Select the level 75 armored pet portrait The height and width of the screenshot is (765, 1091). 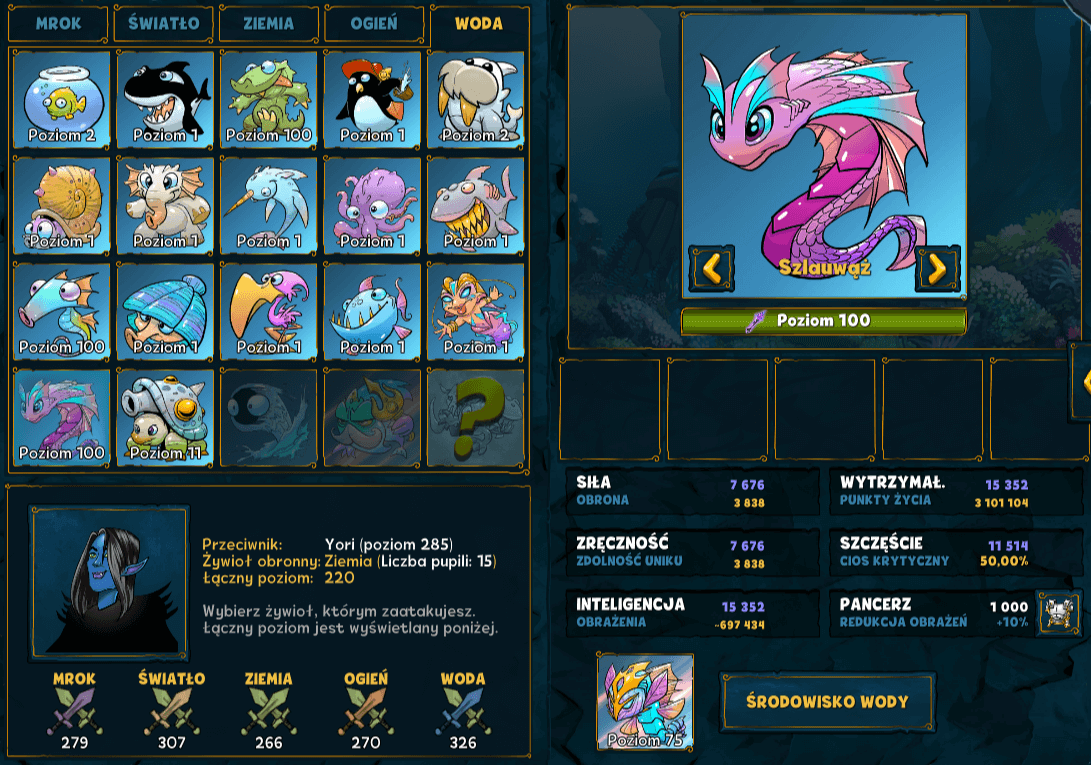point(645,701)
